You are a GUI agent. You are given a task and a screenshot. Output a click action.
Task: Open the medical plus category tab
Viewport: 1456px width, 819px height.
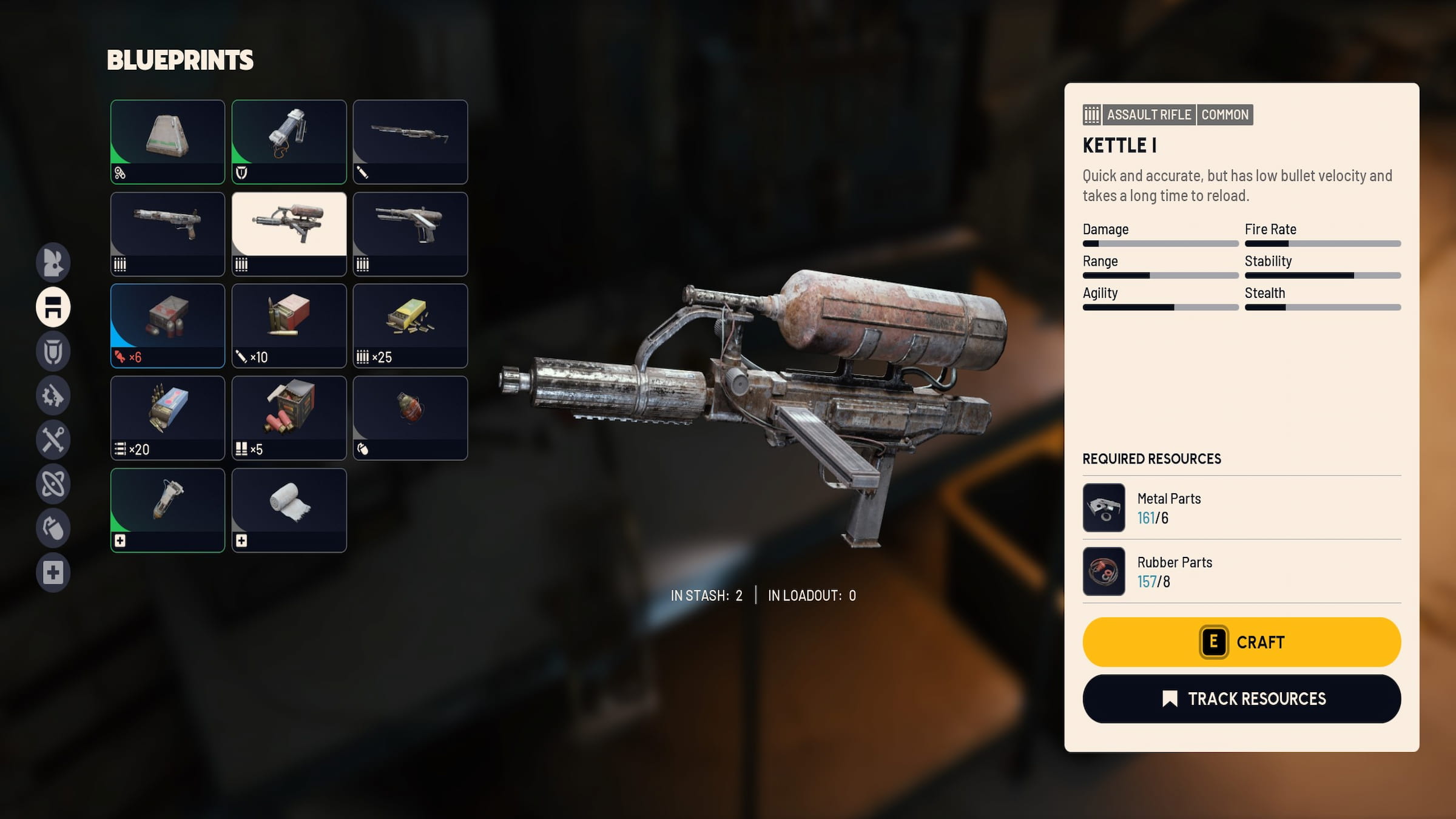(53, 572)
